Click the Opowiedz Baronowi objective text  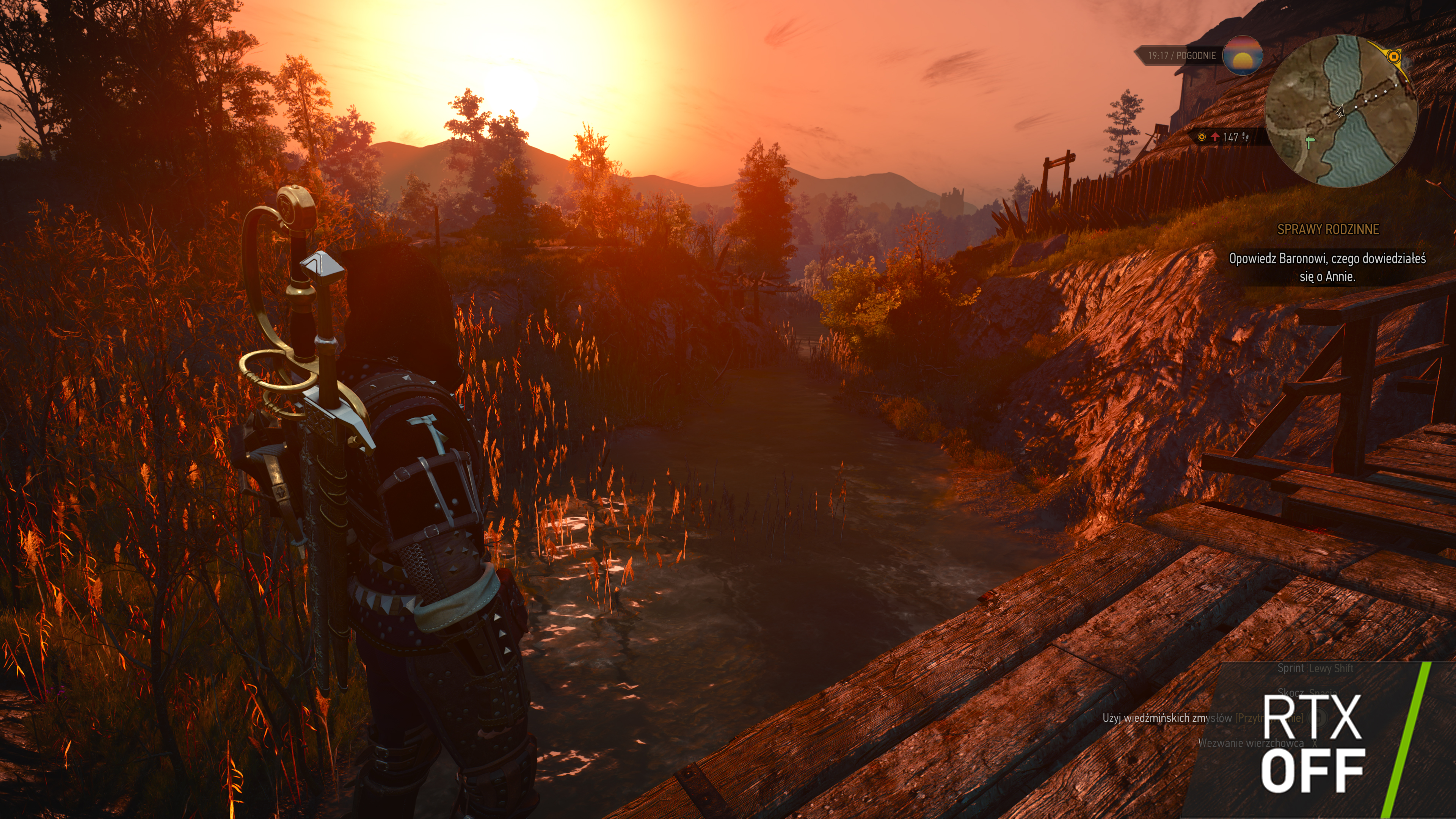1327,267
